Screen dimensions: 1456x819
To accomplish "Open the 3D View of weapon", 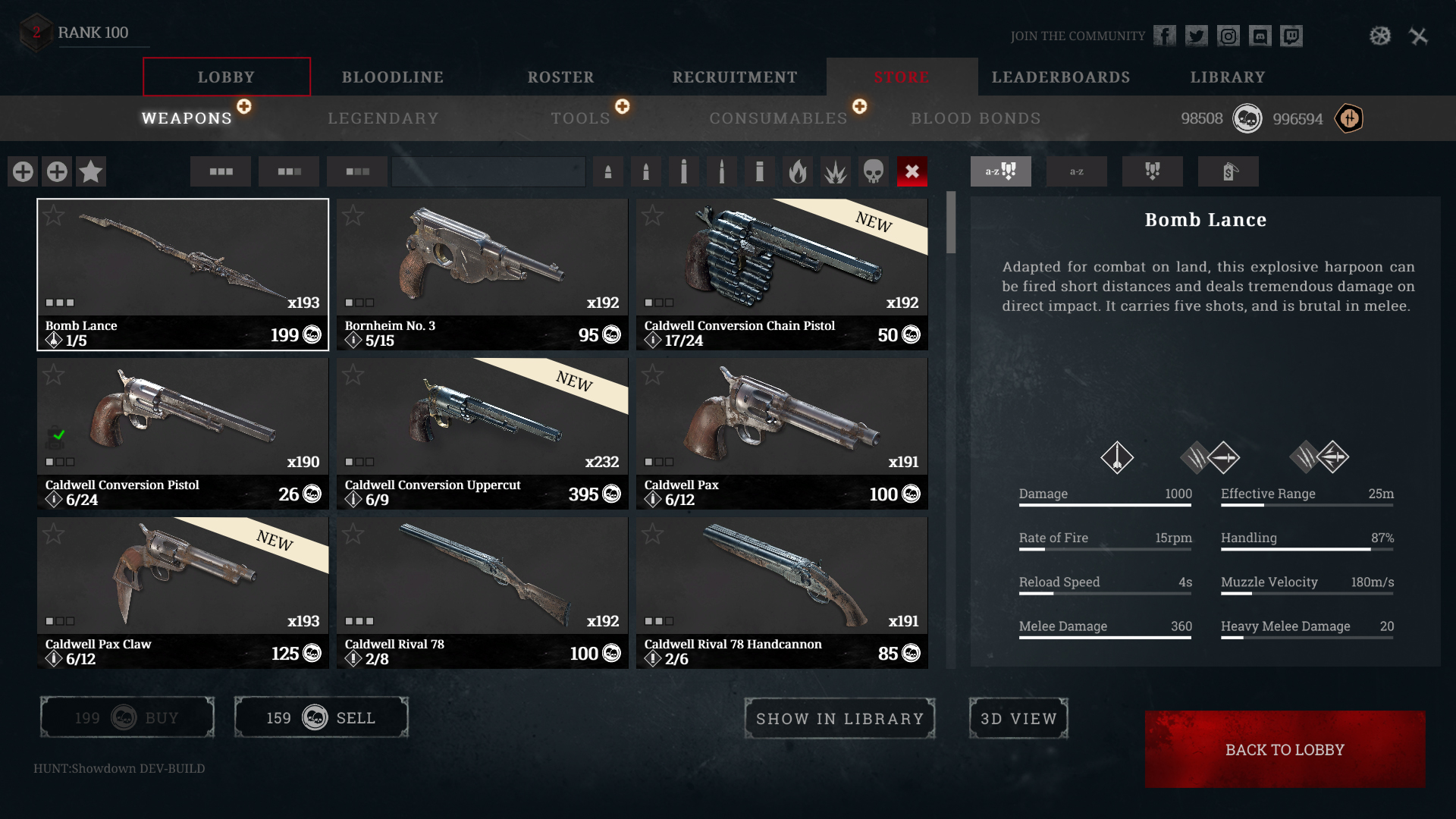I will point(1018,718).
